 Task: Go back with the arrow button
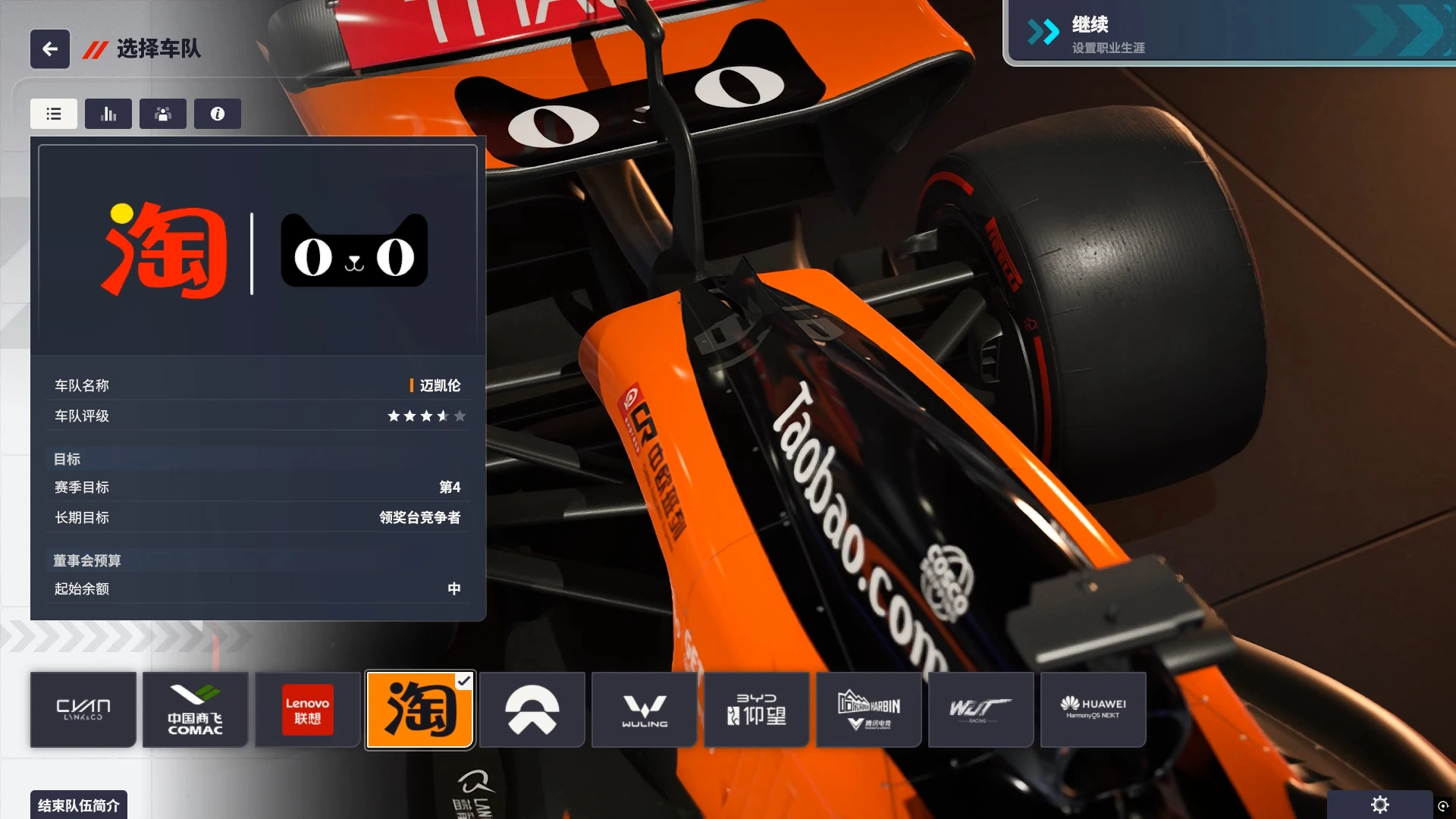[50, 49]
